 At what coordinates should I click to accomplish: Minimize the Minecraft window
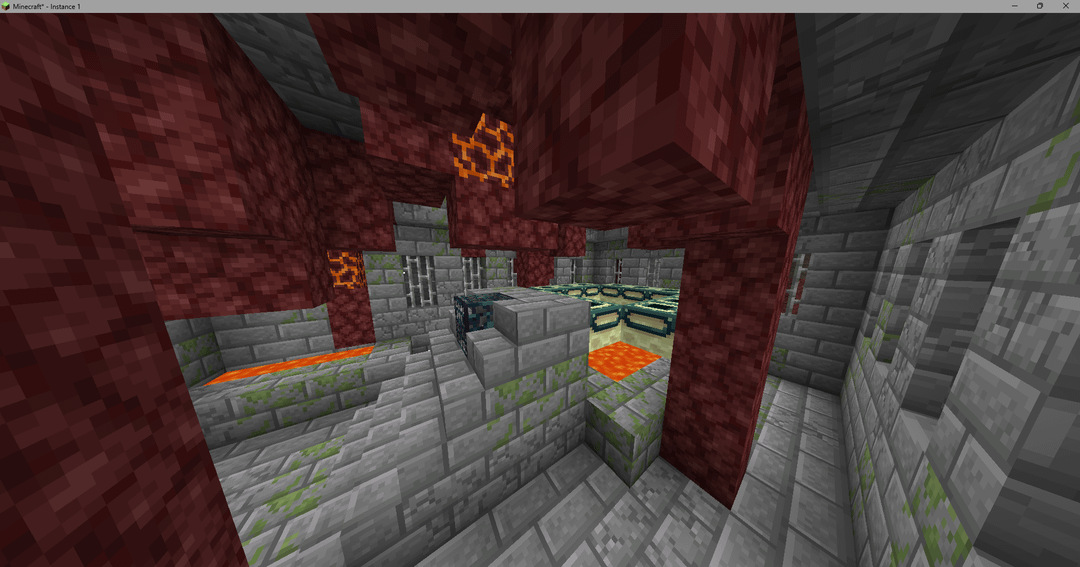click(1012, 6)
